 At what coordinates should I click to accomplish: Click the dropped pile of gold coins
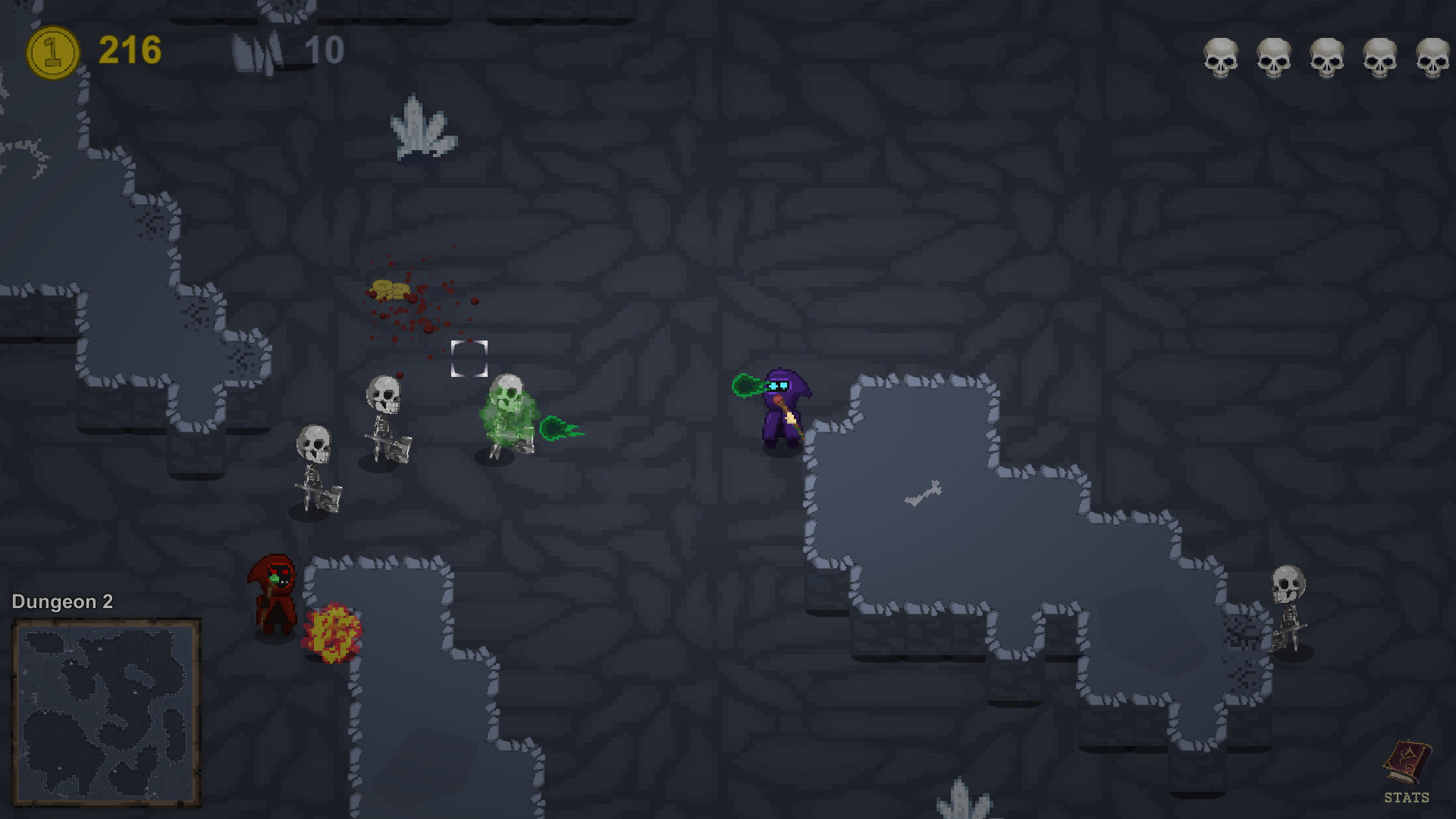tap(391, 290)
